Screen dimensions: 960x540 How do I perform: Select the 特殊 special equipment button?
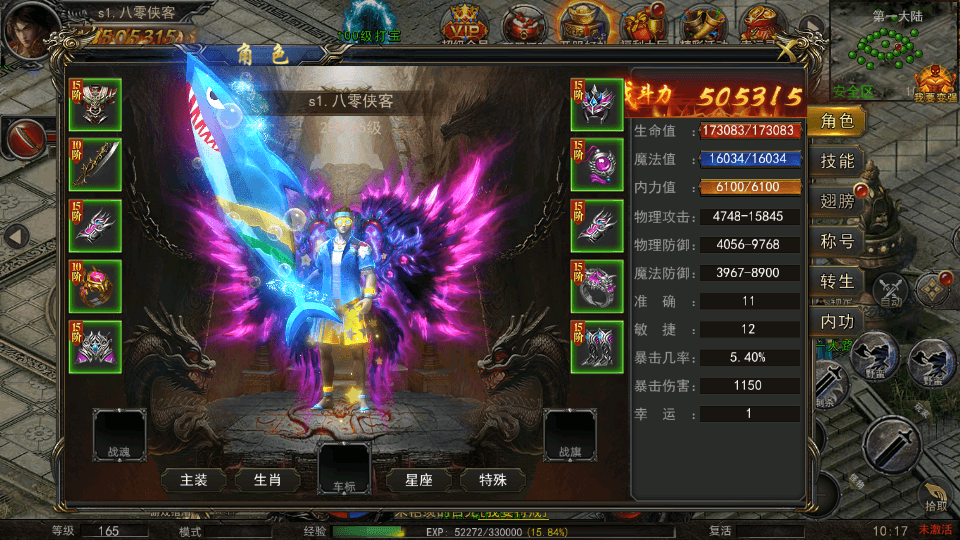[x=493, y=480]
